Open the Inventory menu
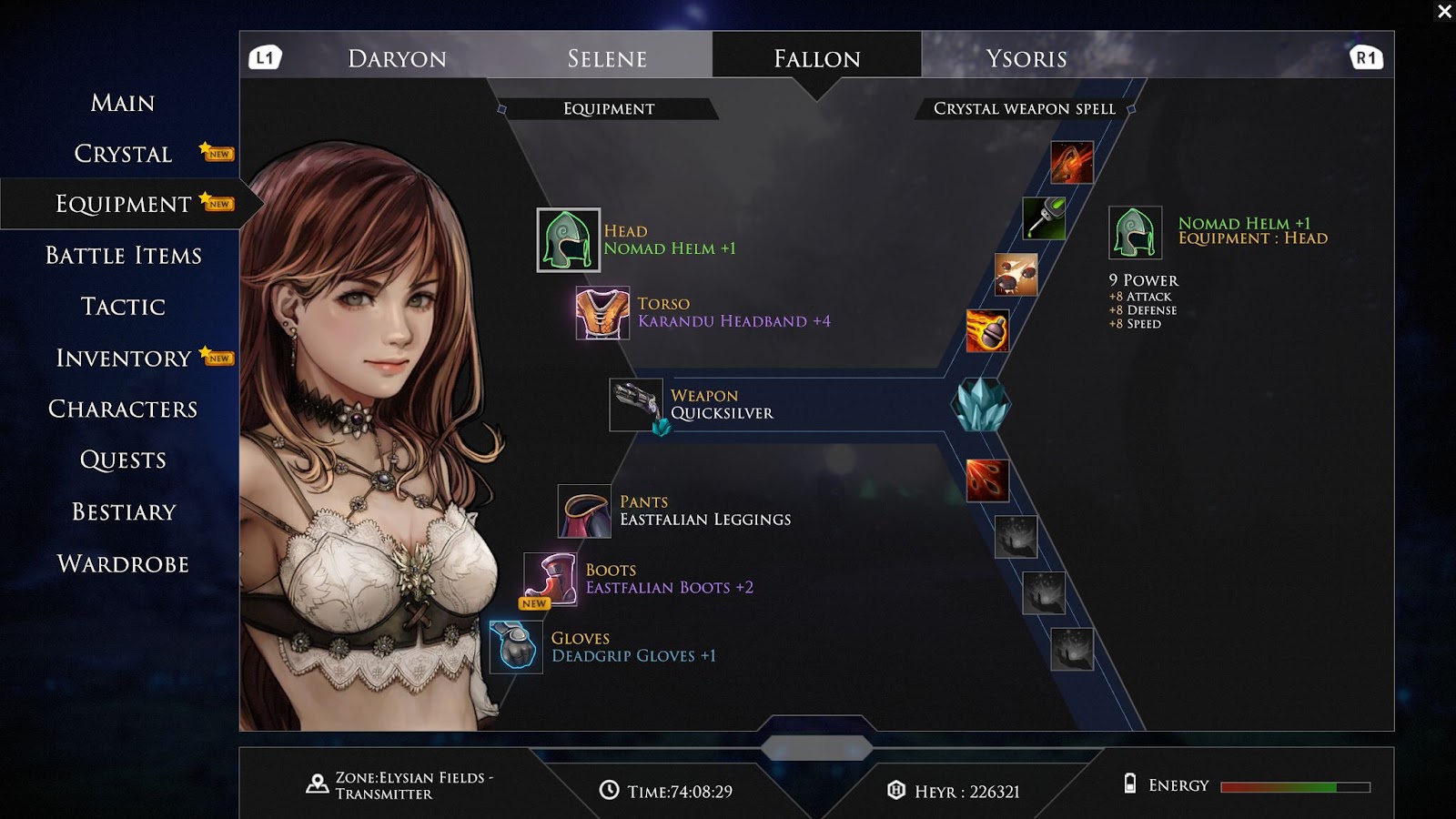 click(123, 359)
